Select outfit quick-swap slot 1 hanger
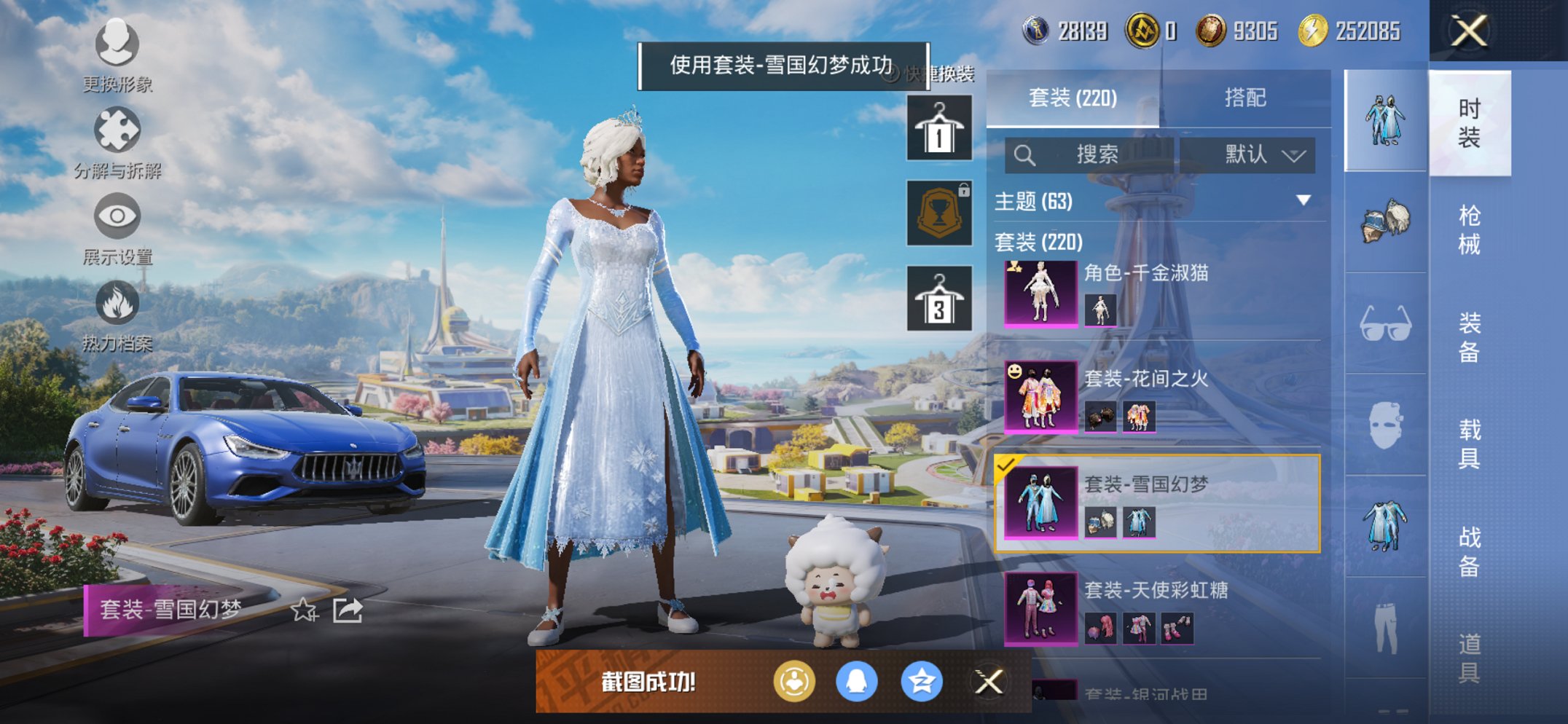Image resolution: width=1568 pixels, height=724 pixels. pos(938,126)
